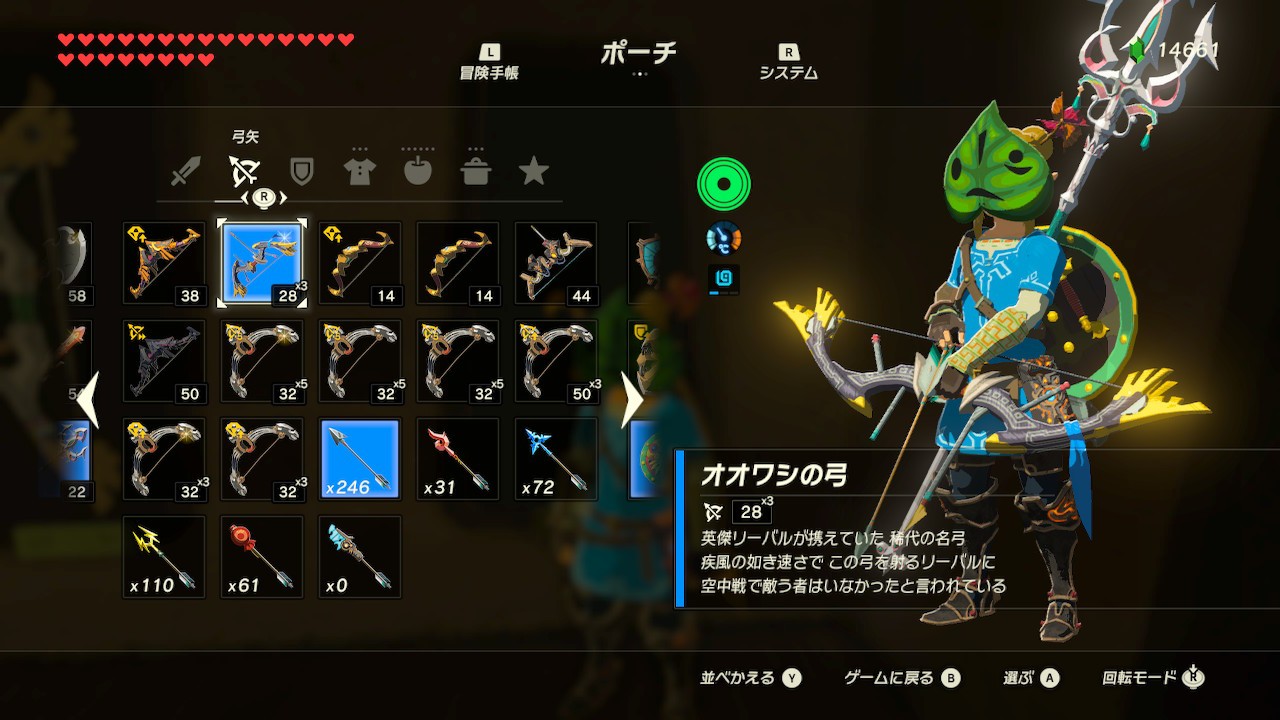Equip the normal arrows x246 slot
The image size is (1280, 720).
(x=359, y=459)
